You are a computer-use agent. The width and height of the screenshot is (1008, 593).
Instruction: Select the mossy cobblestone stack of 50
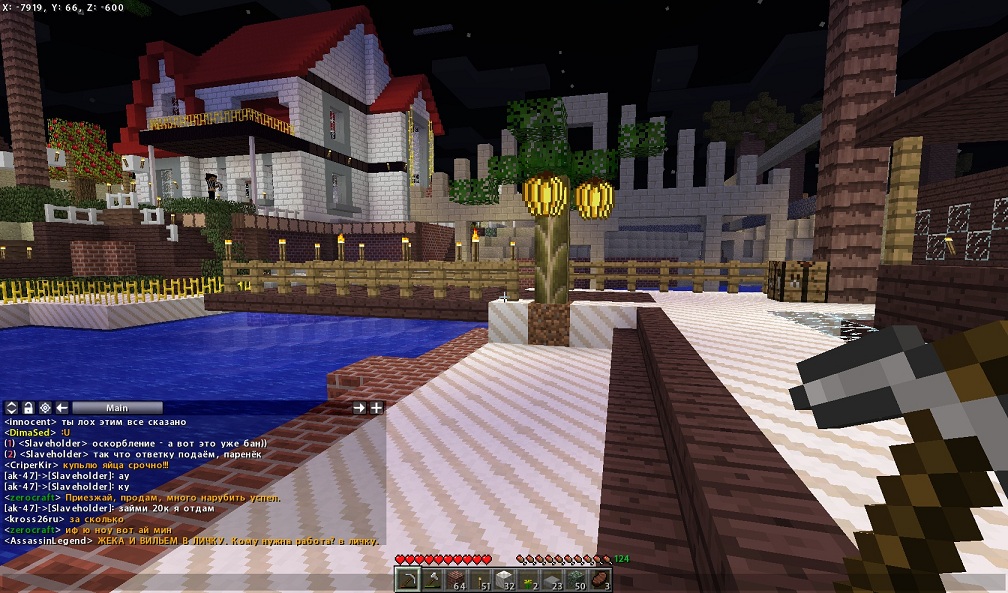576,580
